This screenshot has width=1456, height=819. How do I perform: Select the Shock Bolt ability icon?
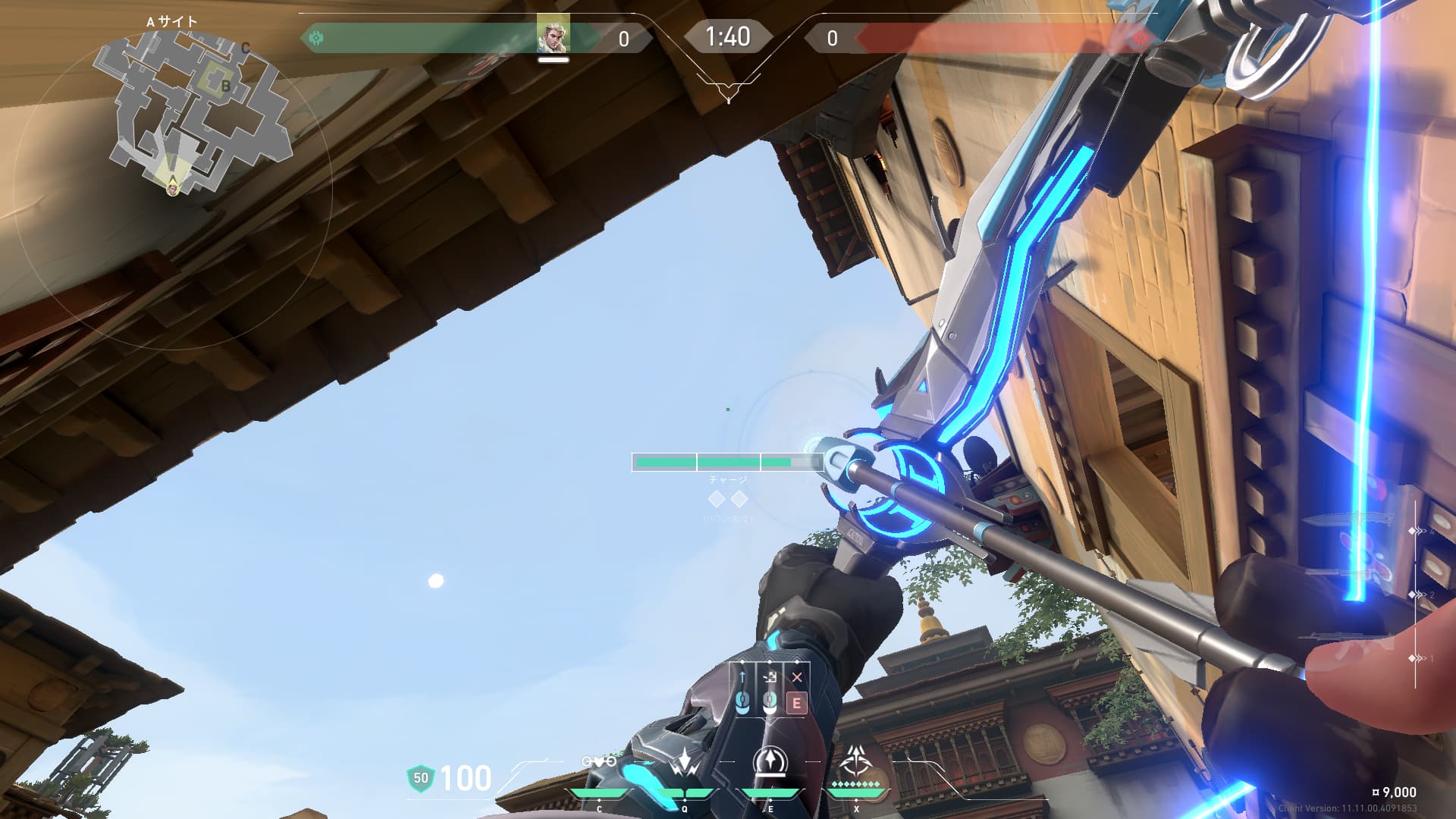tap(686, 763)
